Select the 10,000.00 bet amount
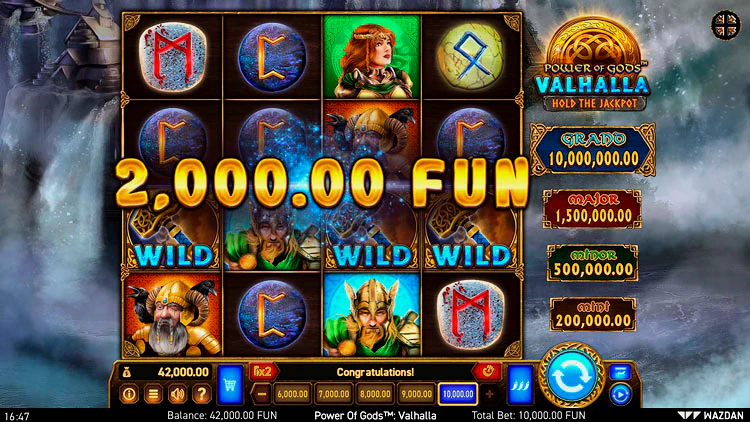 [457, 394]
